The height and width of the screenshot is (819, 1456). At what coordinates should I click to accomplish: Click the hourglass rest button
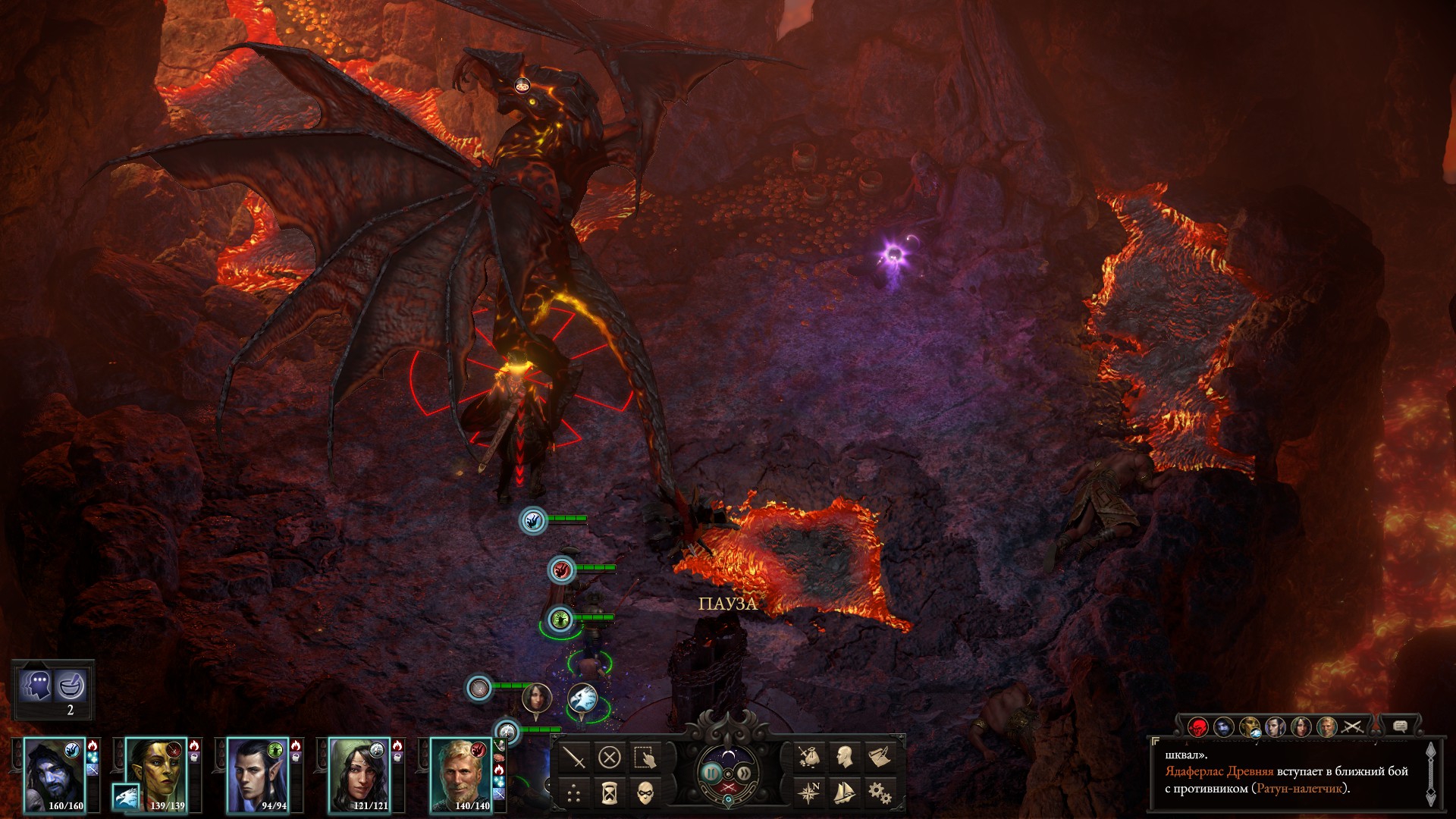(609, 793)
